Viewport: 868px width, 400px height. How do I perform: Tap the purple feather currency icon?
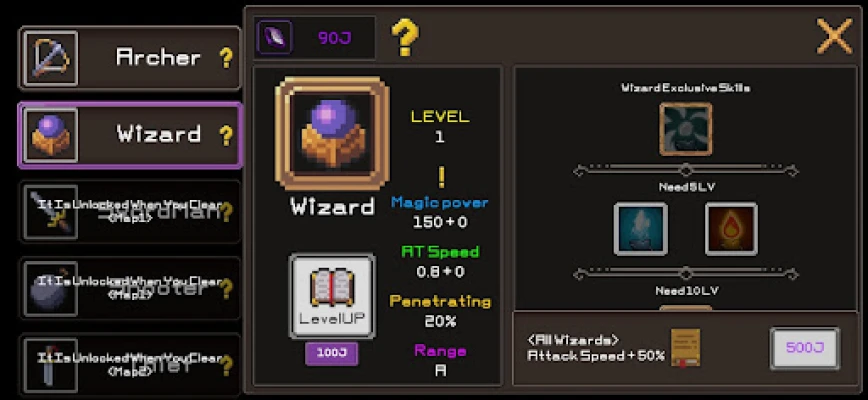tap(274, 38)
